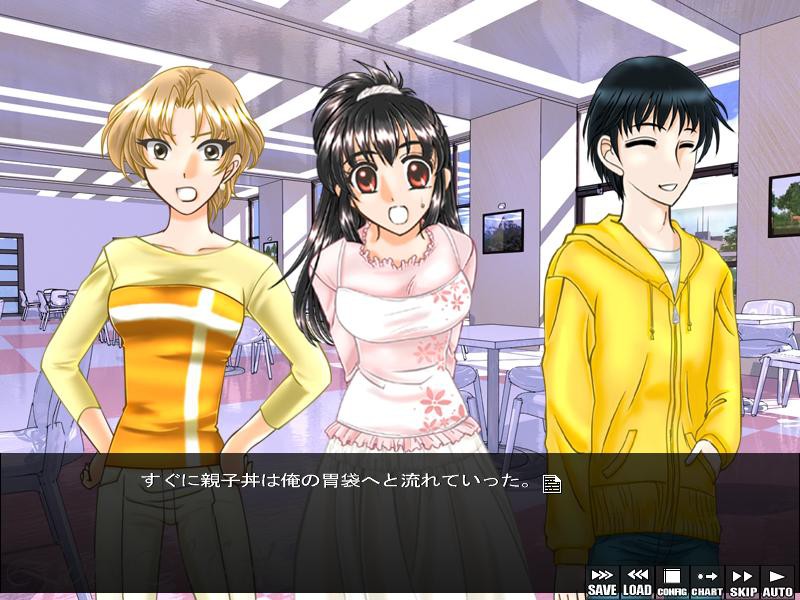The height and width of the screenshot is (600, 800).
Task: Activate SKIP text mode
Action: (742, 581)
